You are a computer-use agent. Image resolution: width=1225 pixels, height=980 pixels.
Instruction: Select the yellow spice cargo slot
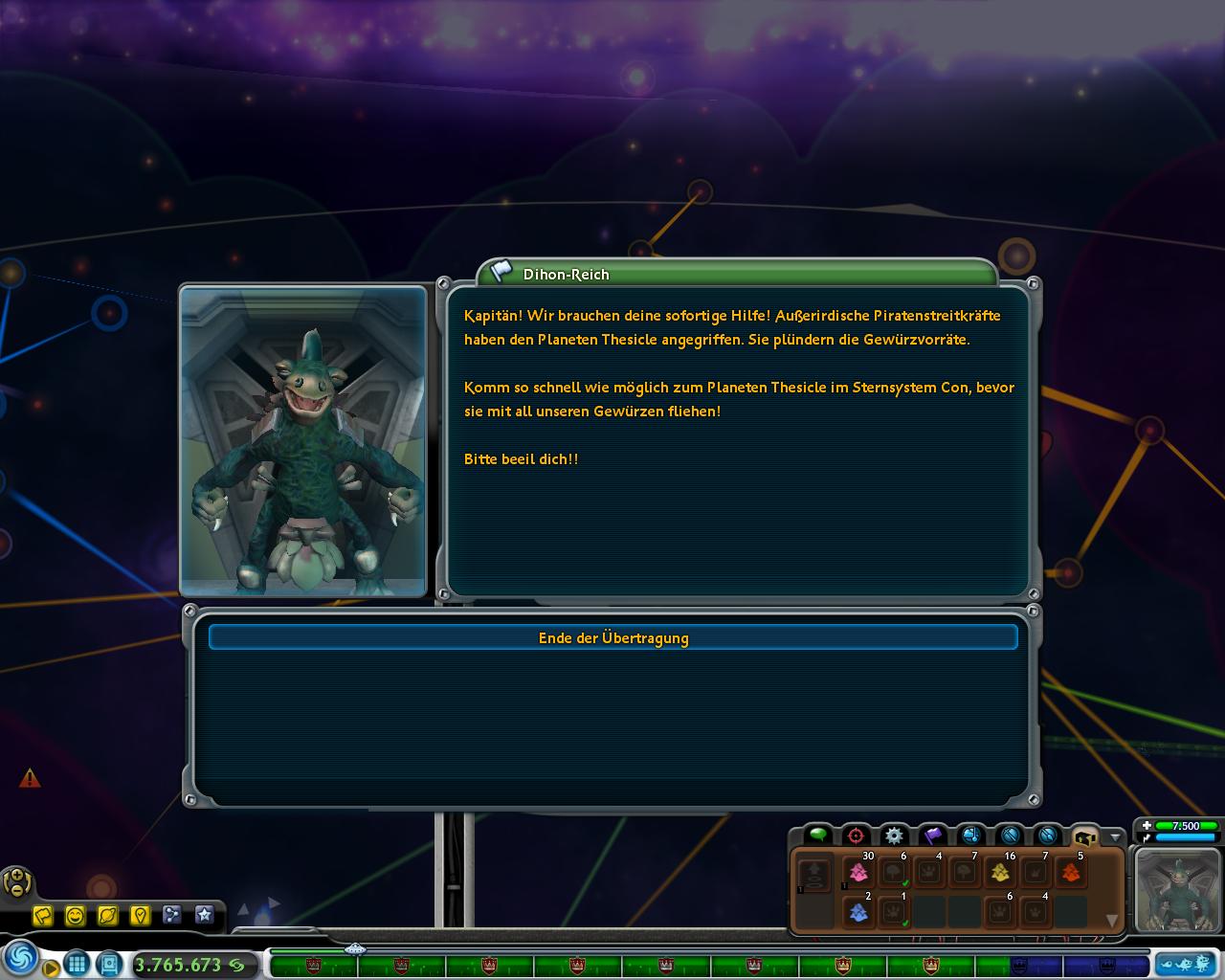pyautogui.click(x=1000, y=873)
